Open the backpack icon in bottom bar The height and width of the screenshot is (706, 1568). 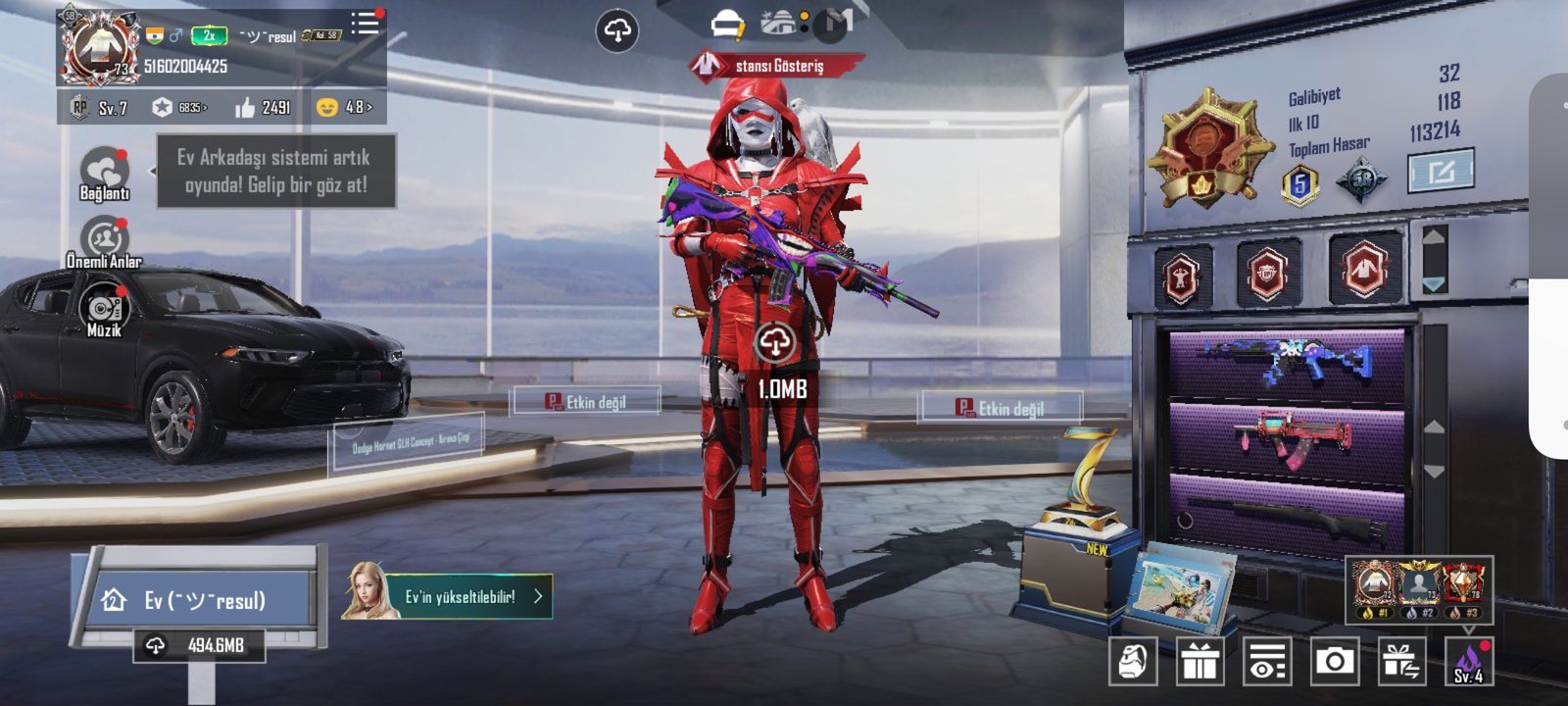(x=1133, y=662)
